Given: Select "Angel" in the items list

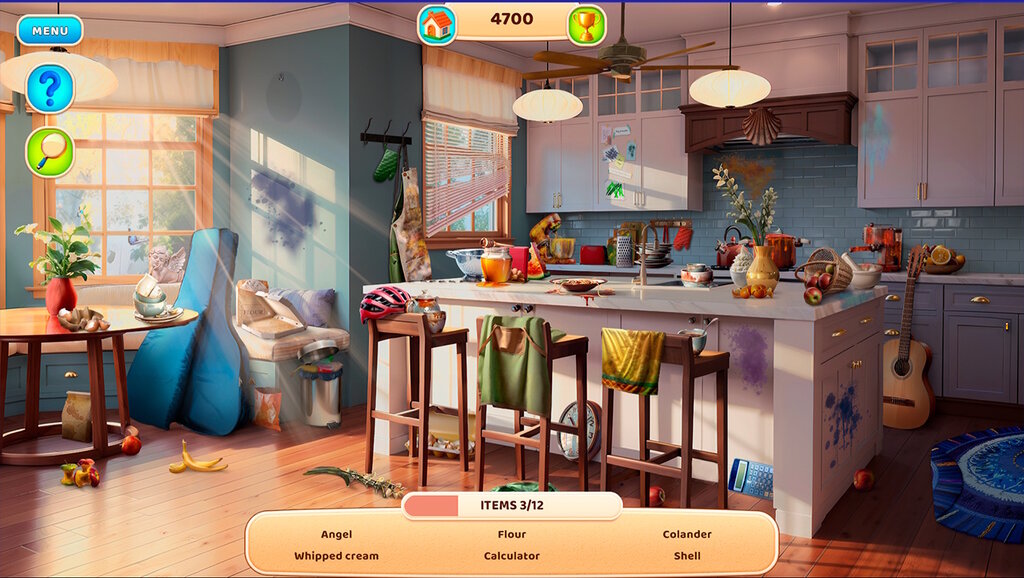Looking at the screenshot, I should click(x=336, y=534).
